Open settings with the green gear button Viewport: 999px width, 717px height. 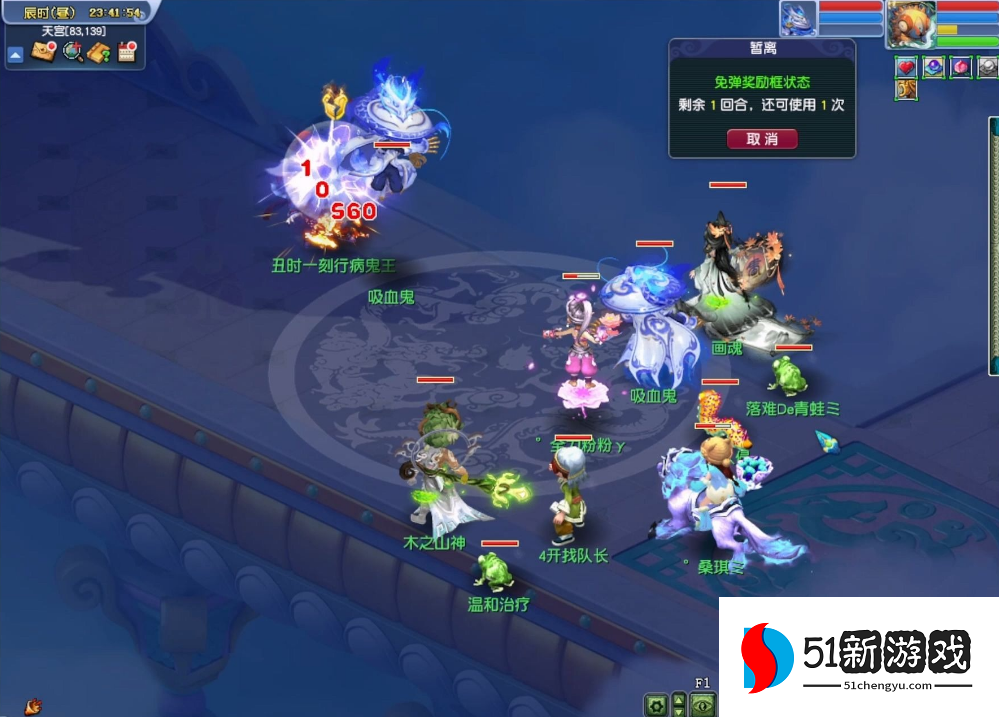point(655,704)
